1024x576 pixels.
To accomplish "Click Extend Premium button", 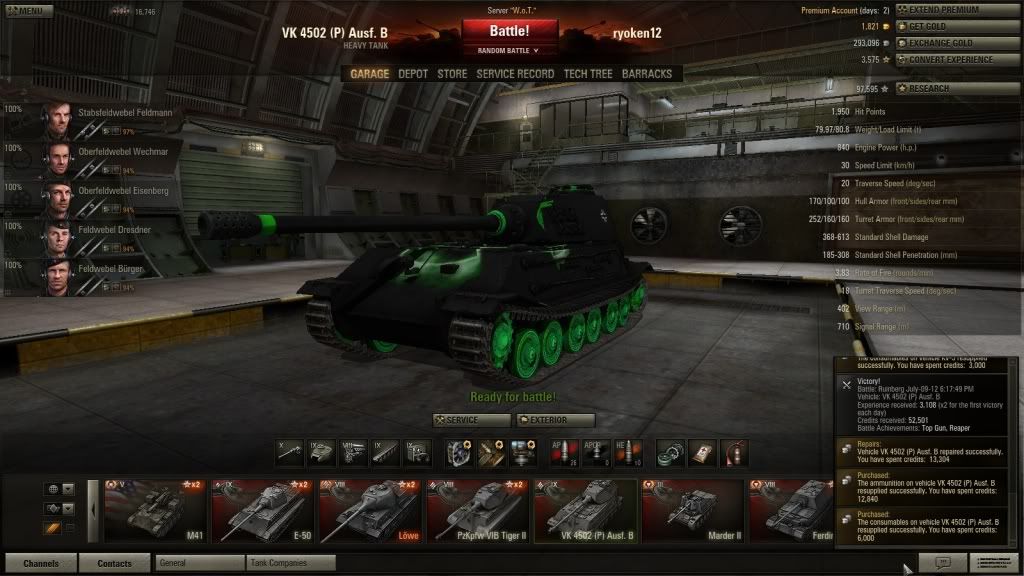I will (x=957, y=10).
